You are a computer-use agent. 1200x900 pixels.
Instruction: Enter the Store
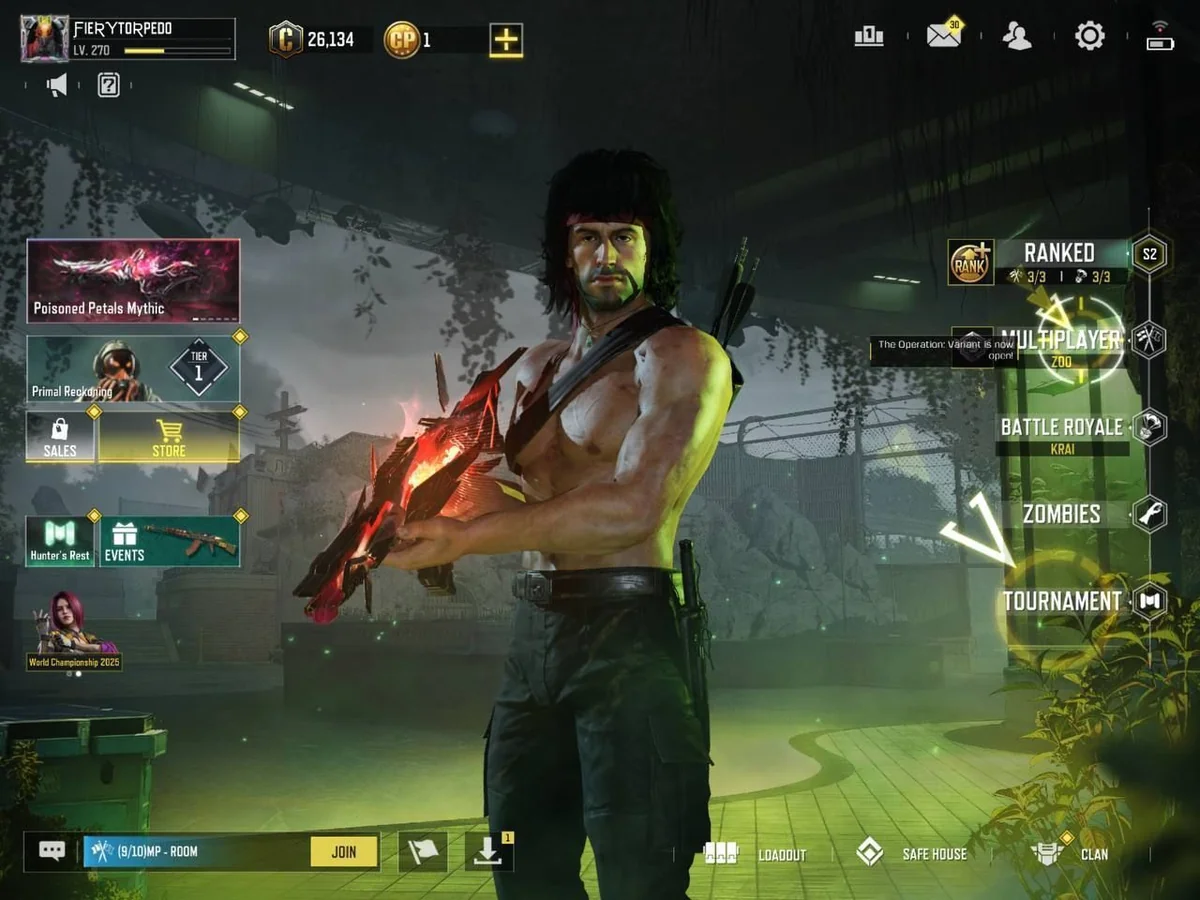168,437
